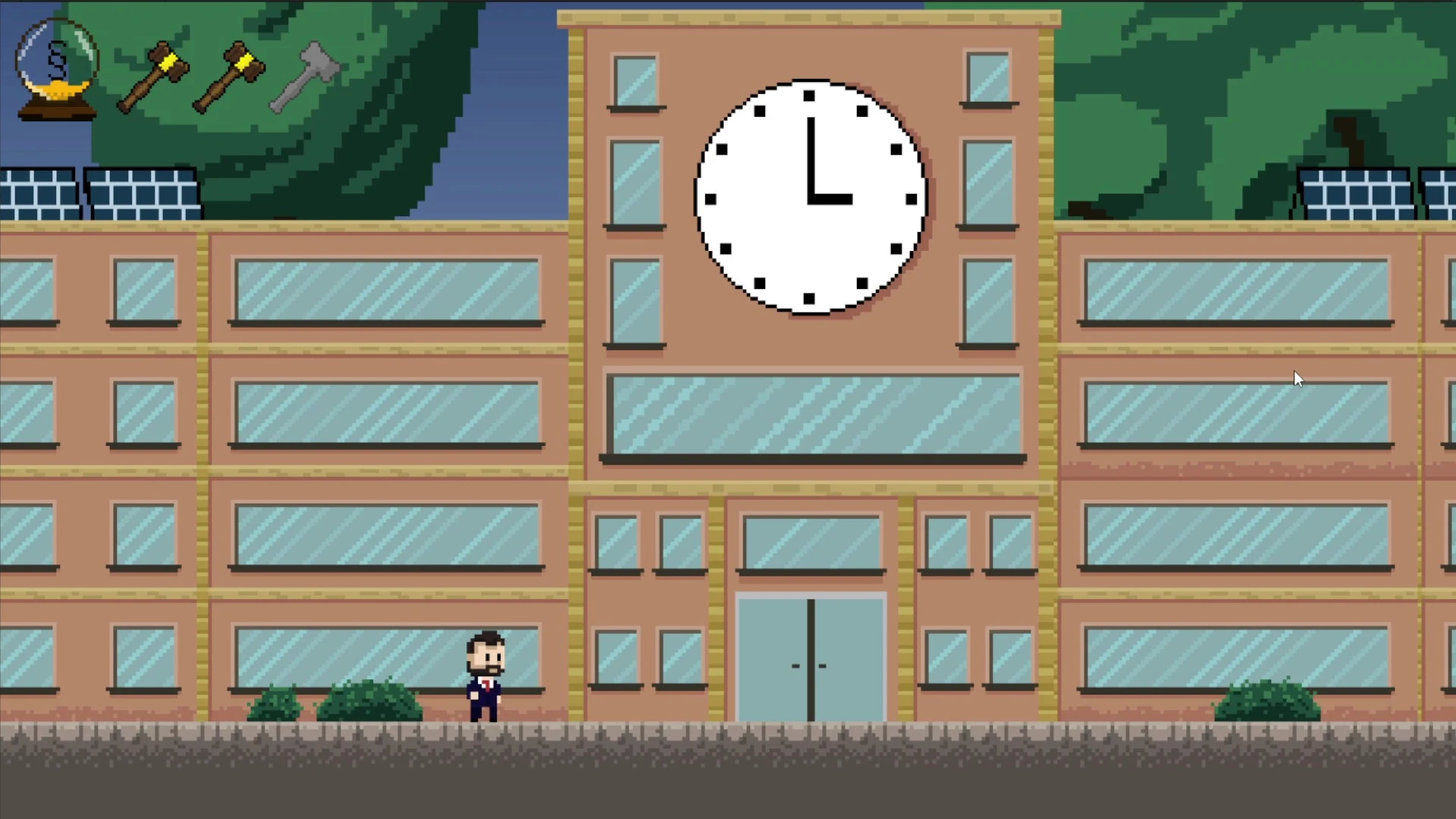1456x819 pixels.
Task: Click the bush left of the character
Action: tap(372, 698)
